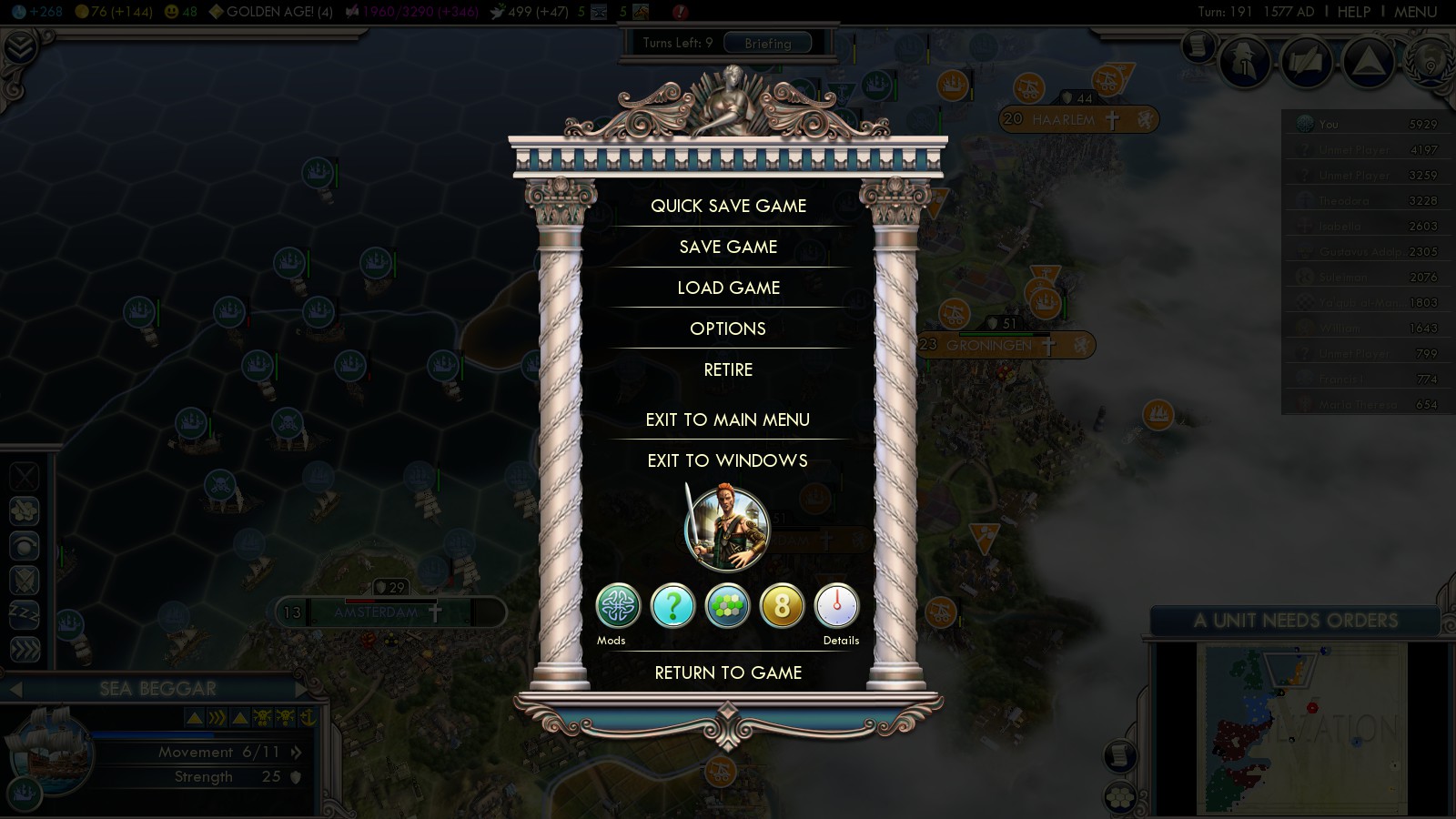Open the Save Game screen
Viewport: 1456px width, 819px height.
(728, 247)
